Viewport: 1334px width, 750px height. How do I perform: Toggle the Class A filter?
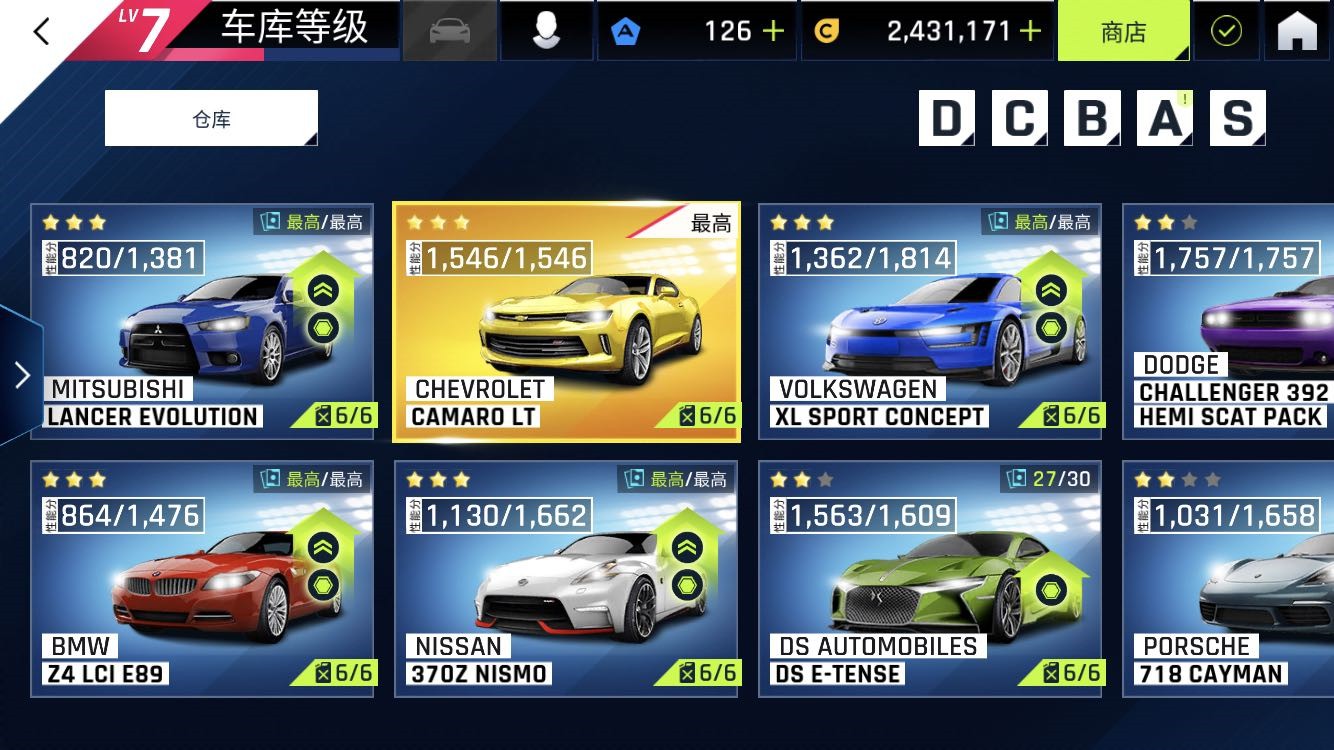click(x=1163, y=120)
